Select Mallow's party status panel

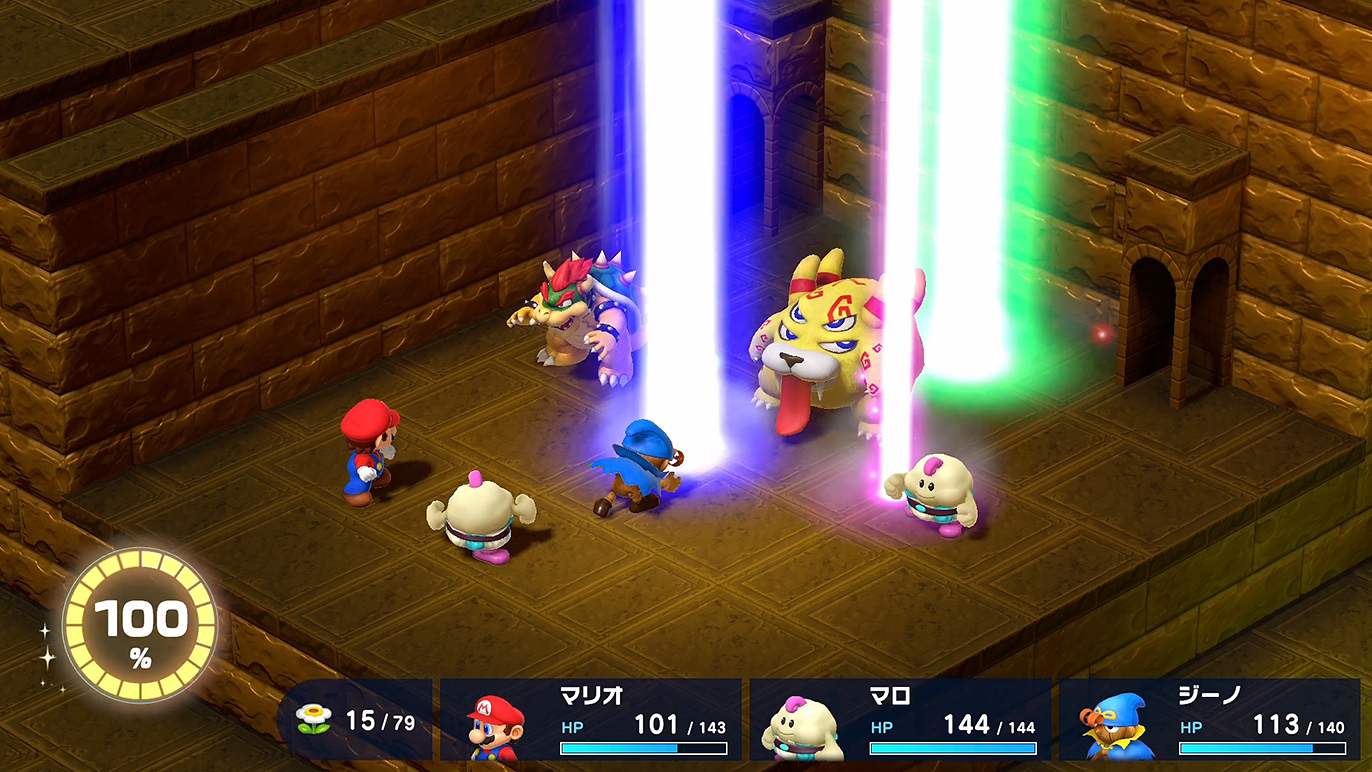(900, 720)
